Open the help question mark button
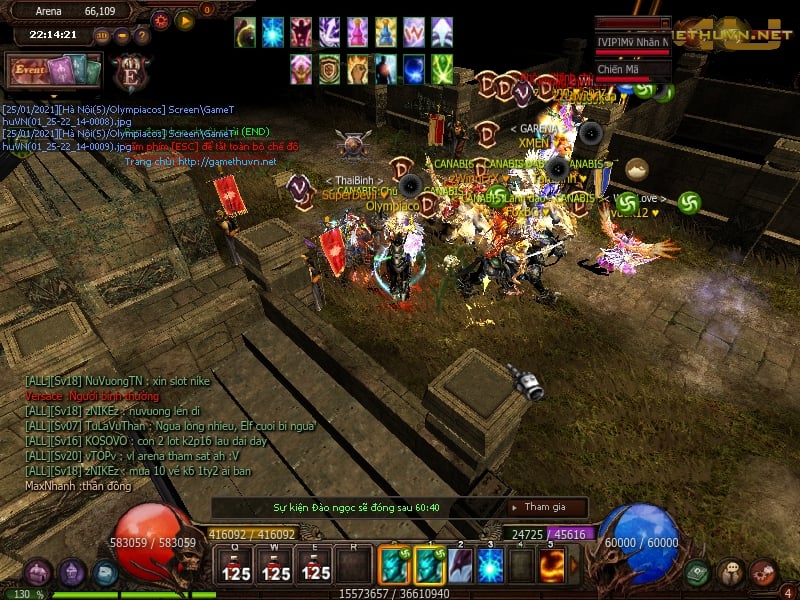This screenshot has width=800, height=600. (x=142, y=36)
